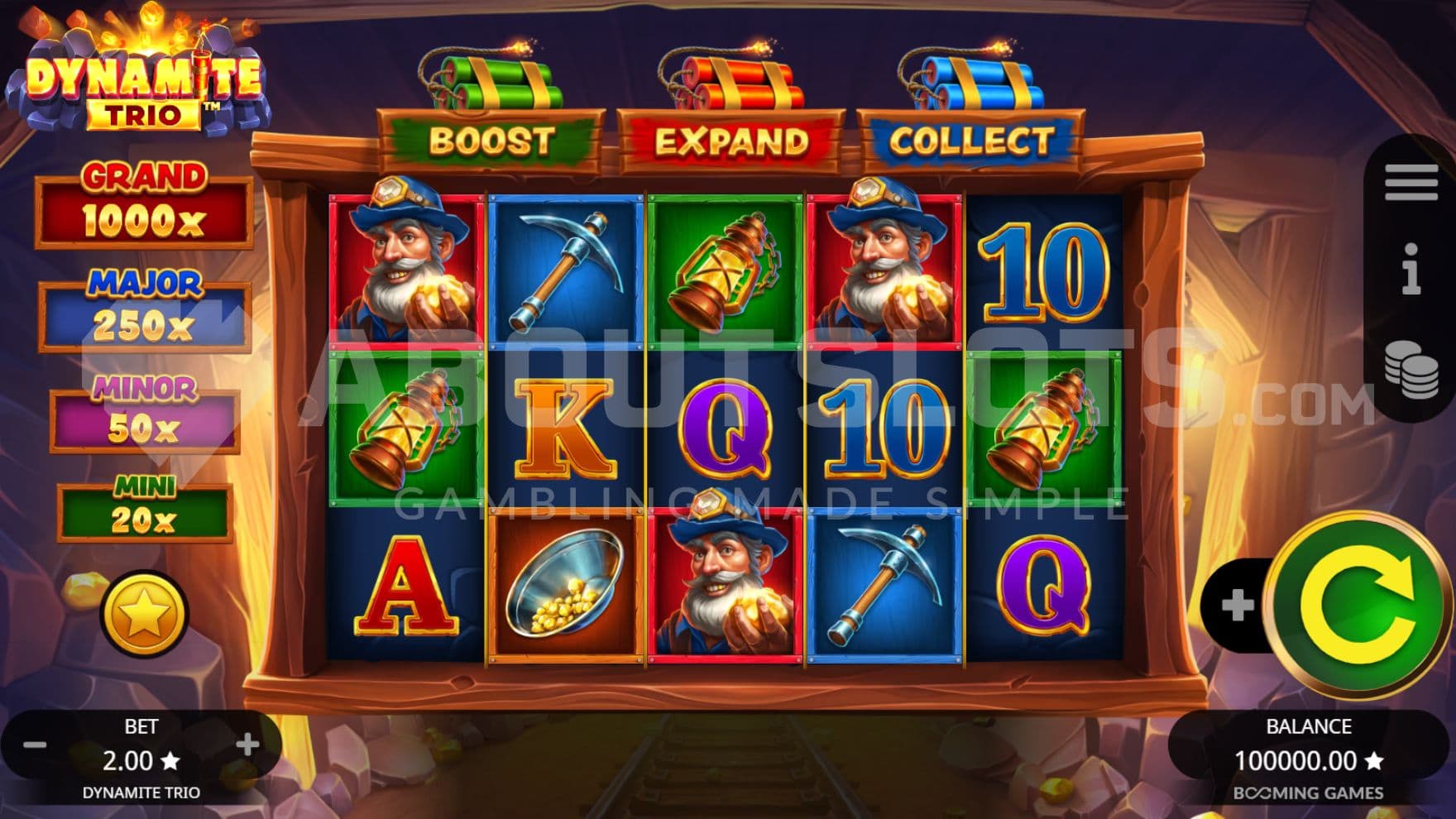The width and height of the screenshot is (1456, 819).
Task: Open the hamburger menu
Action: pyautogui.click(x=1410, y=181)
